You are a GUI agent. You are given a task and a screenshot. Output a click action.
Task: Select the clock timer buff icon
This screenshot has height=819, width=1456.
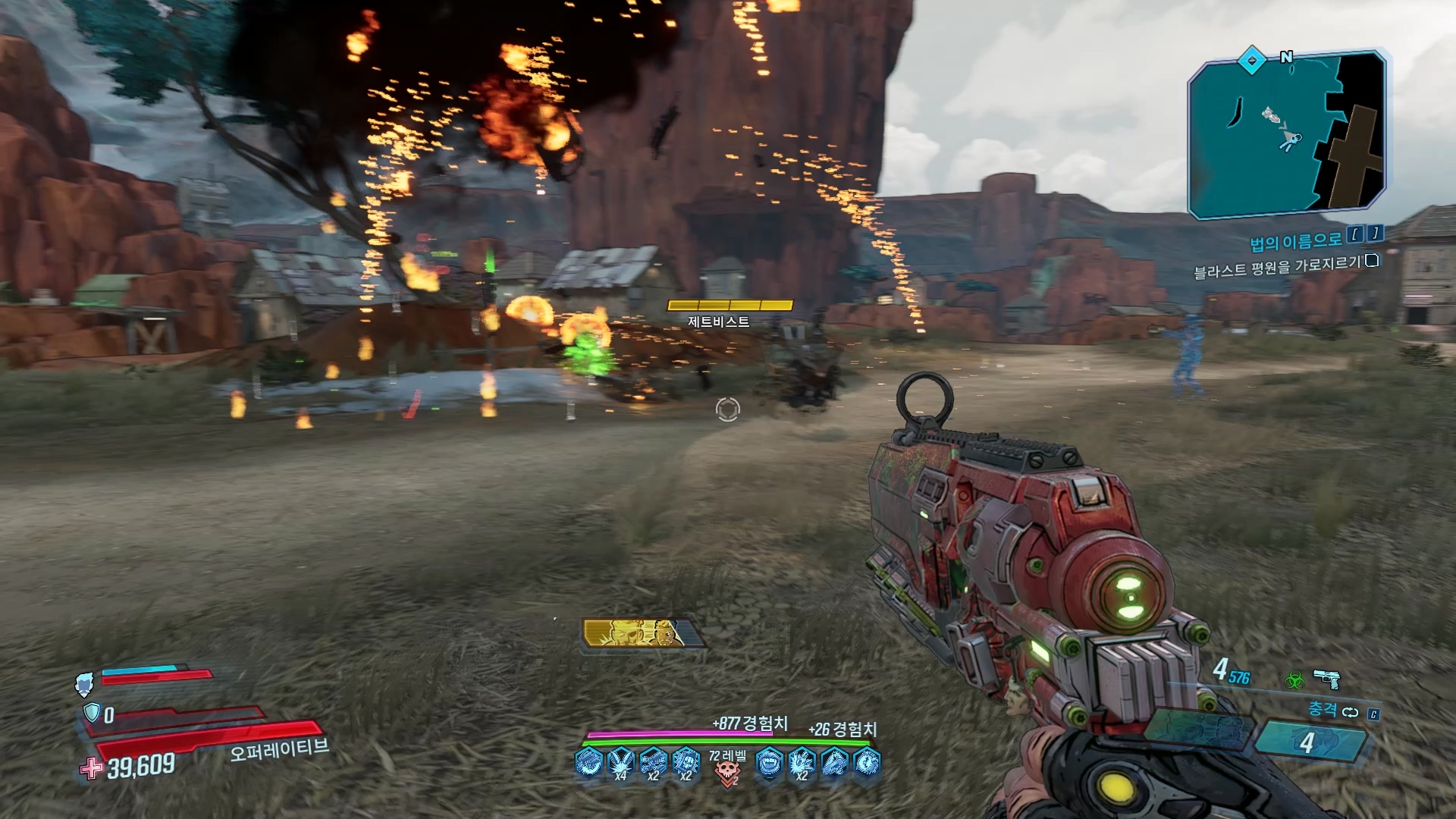867,762
